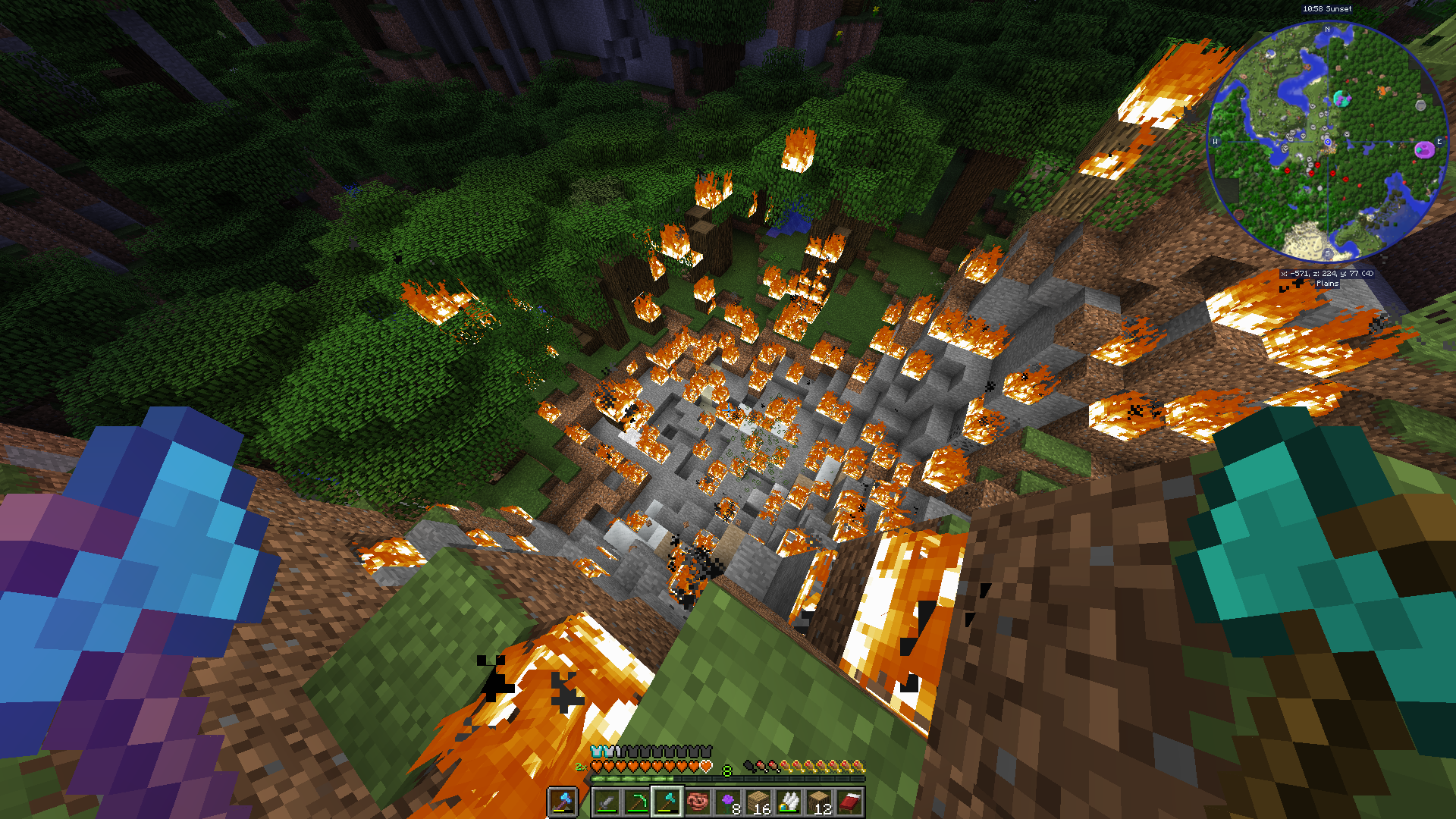Click a red heart marker south of map center
This screenshot has width=1456, height=819.
point(1332,174)
